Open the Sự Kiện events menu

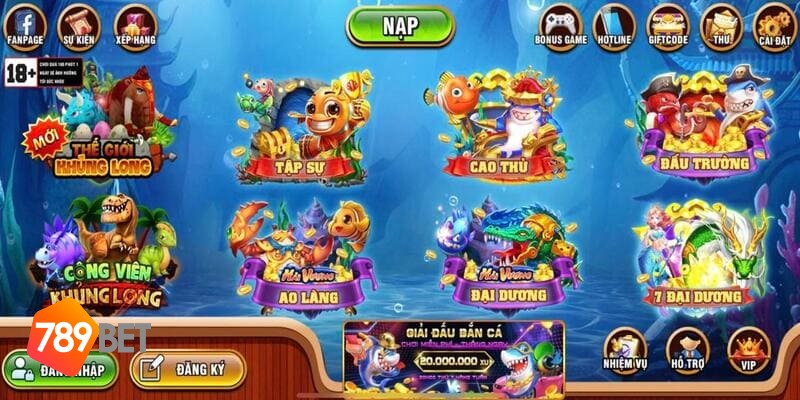click(x=79, y=24)
